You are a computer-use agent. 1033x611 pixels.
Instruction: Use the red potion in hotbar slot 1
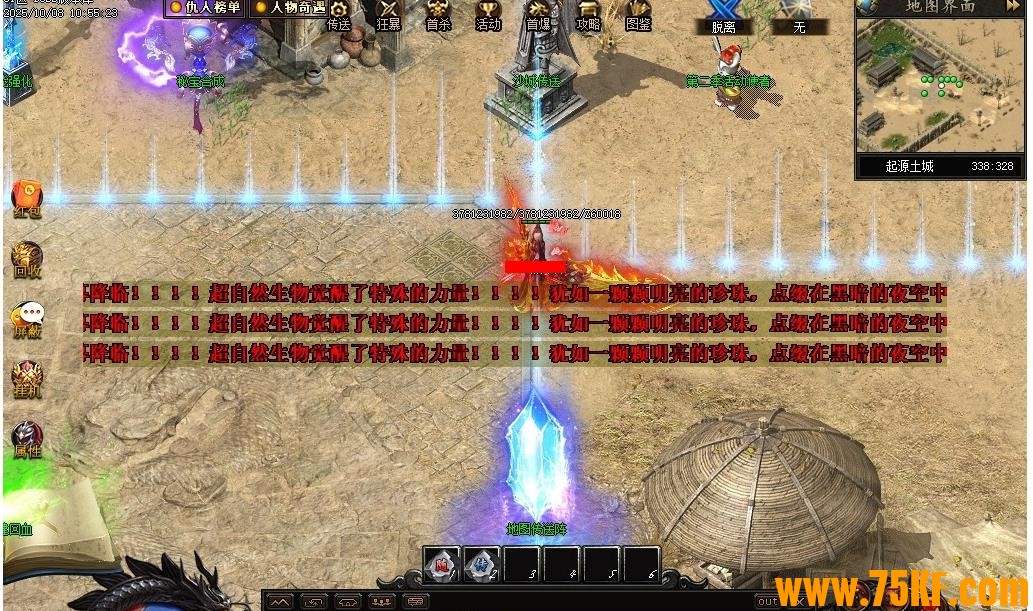click(x=441, y=565)
